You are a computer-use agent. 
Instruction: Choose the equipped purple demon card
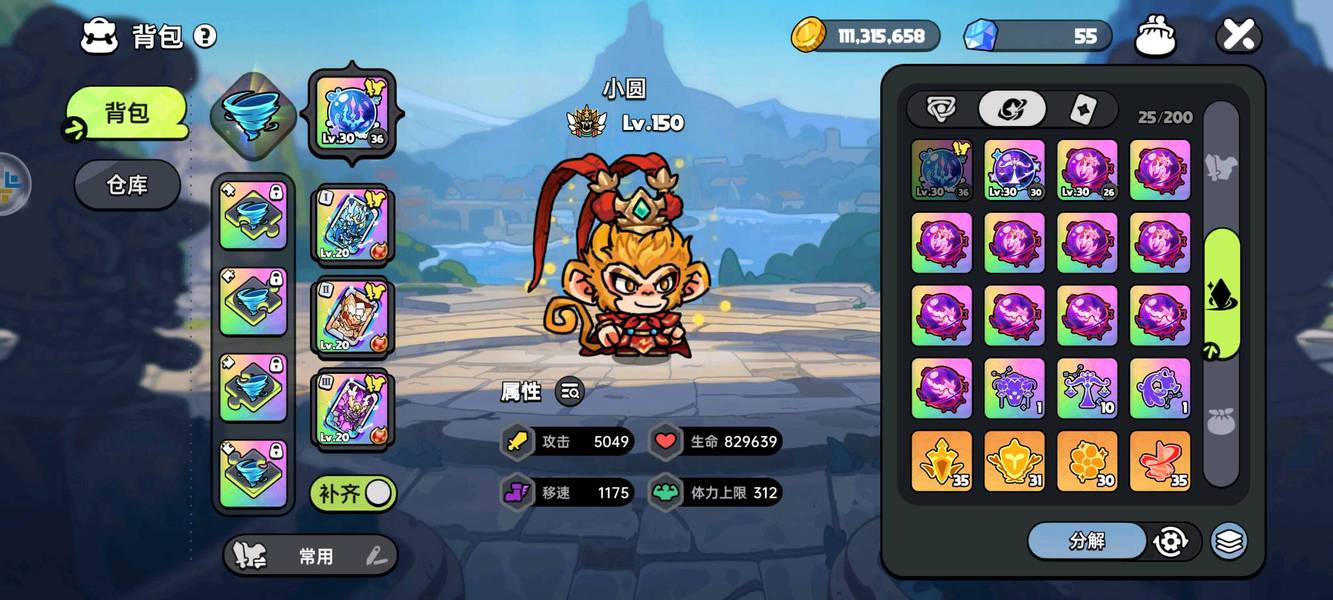pyautogui.click(x=351, y=408)
